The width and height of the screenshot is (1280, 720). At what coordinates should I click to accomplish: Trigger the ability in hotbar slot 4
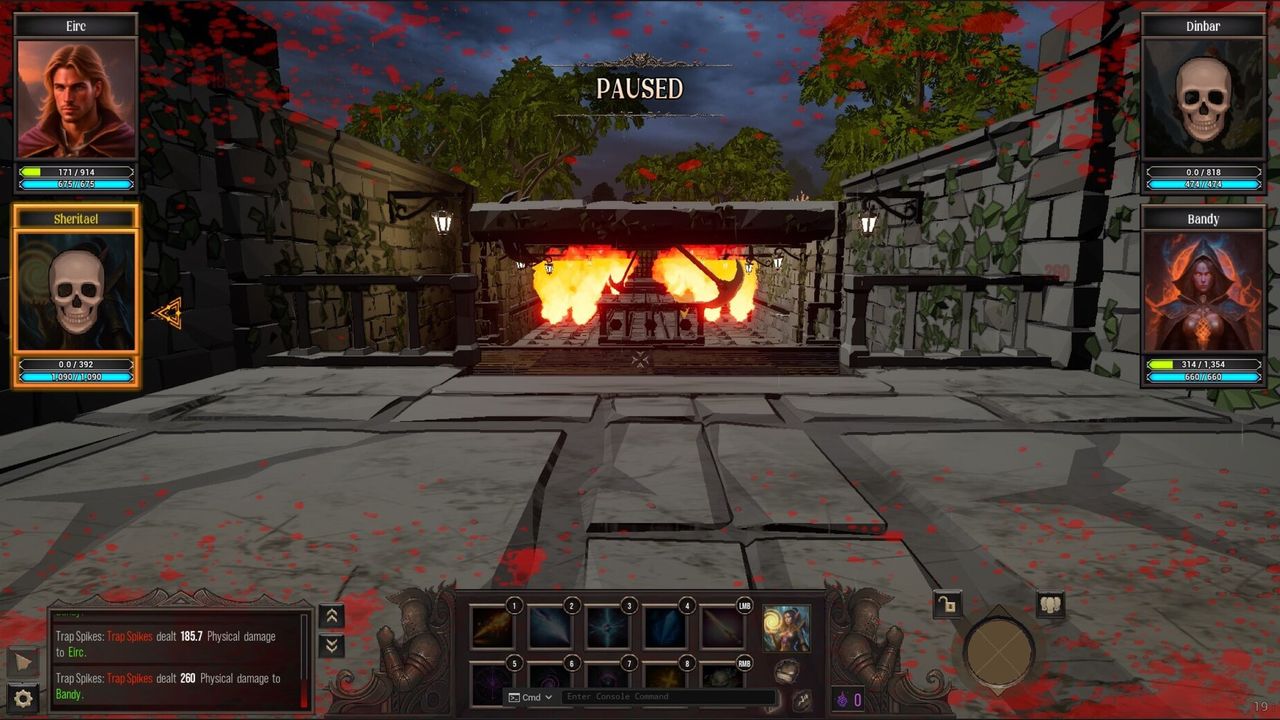pos(665,628)
